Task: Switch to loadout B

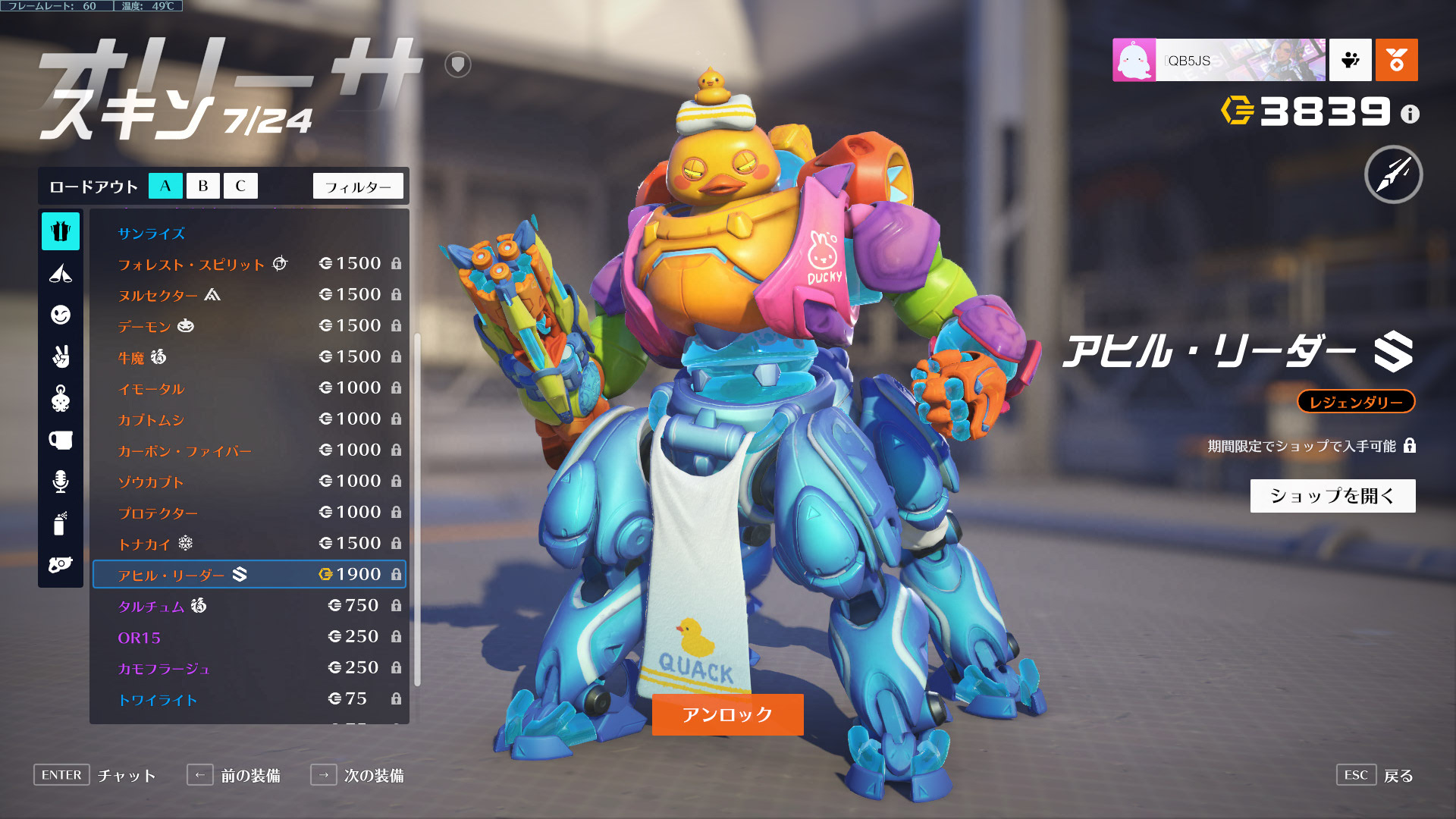Action: 202,186
